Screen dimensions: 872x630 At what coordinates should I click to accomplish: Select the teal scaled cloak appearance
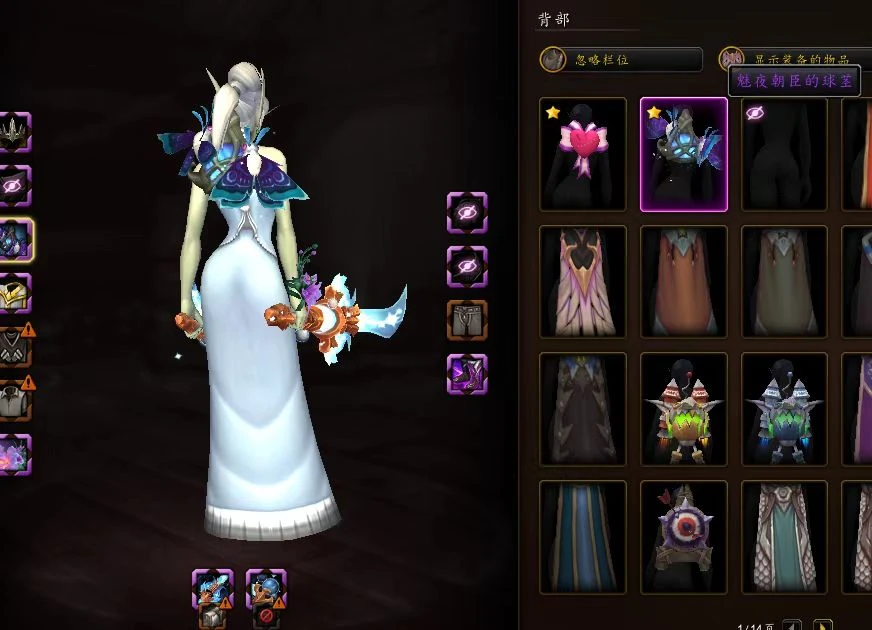tap(785, 537)
